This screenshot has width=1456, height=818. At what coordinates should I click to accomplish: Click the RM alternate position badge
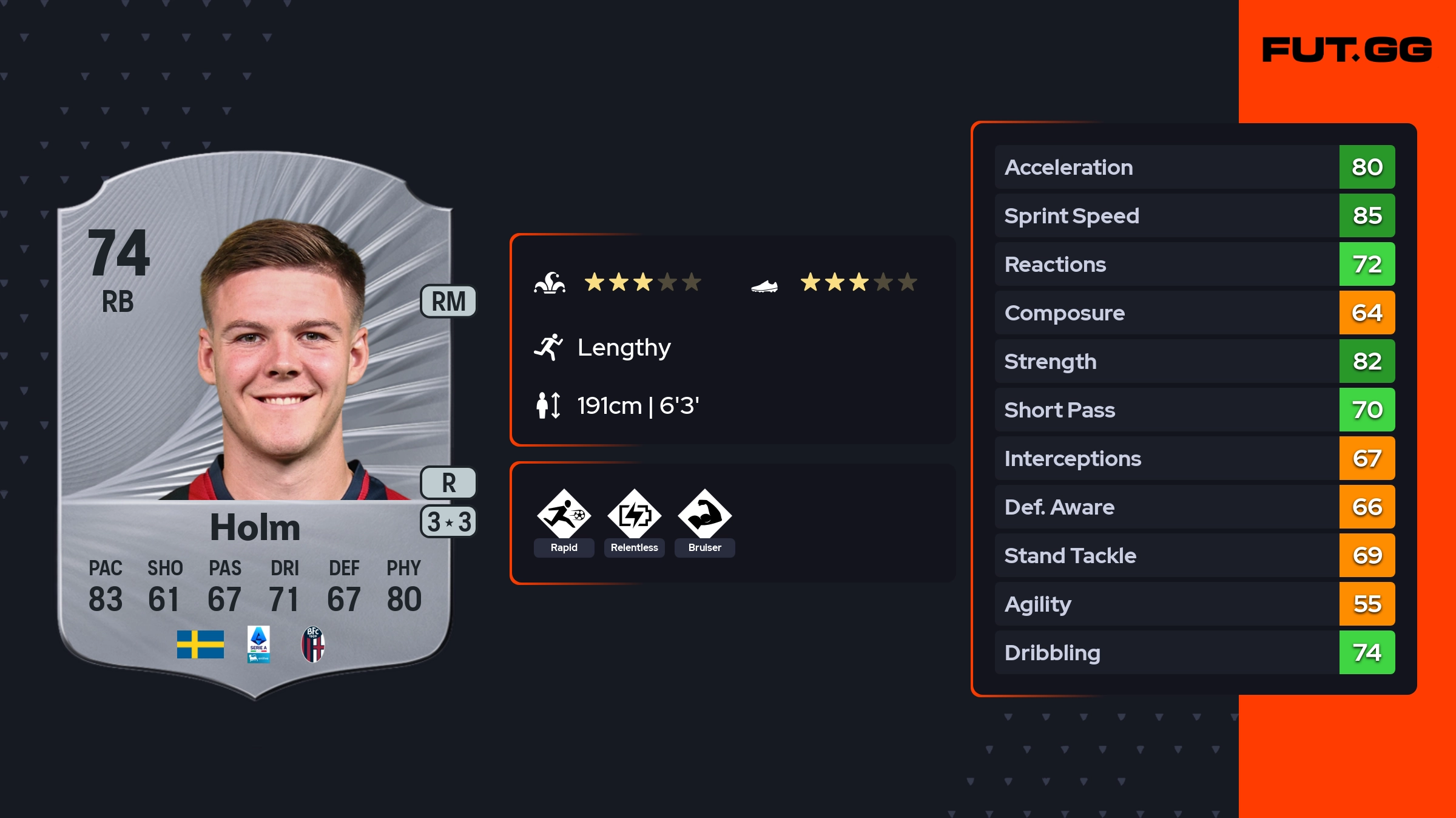point(448,302)
